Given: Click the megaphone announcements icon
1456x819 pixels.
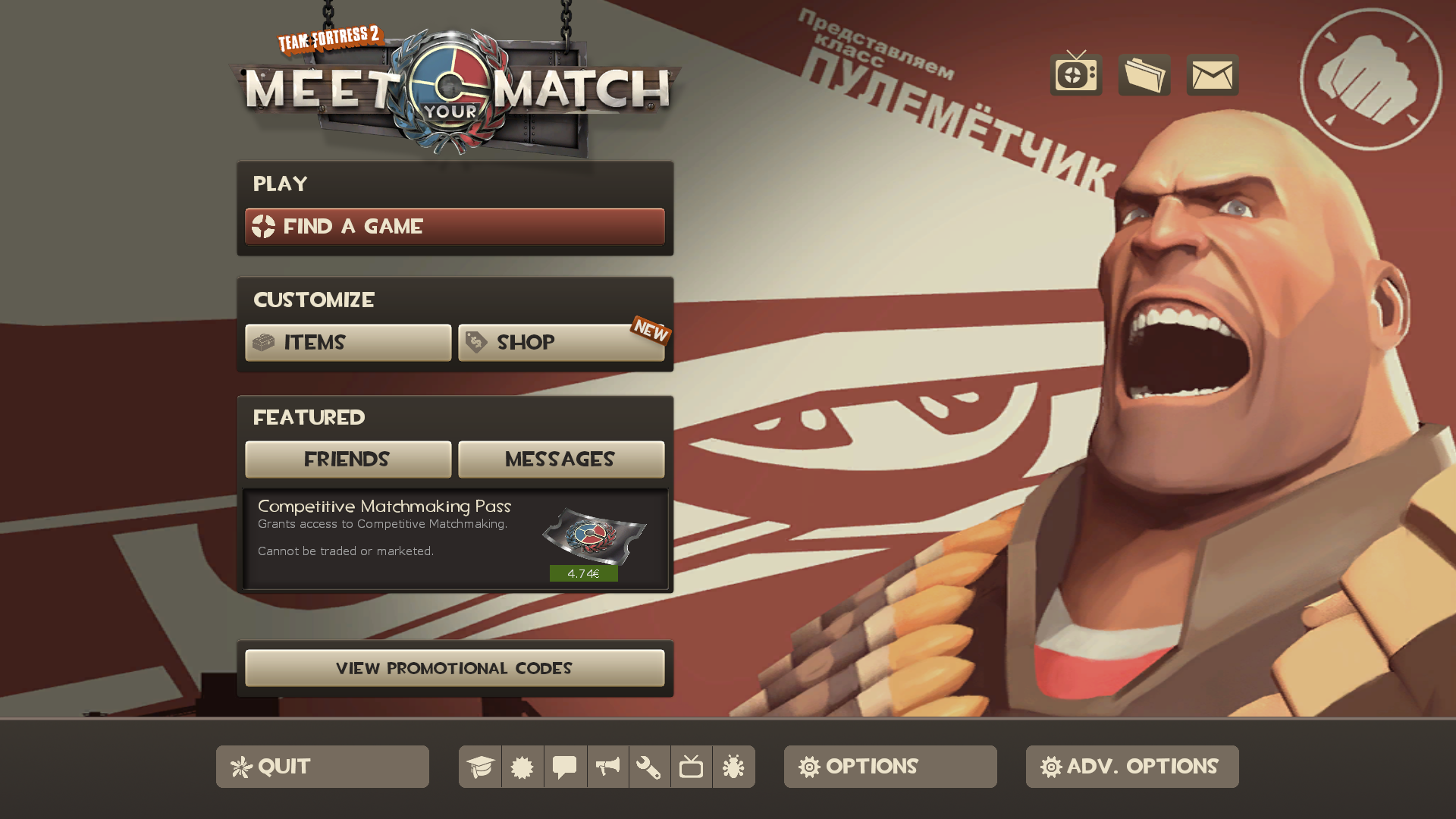Looking at the screenshot, I should pyautogui.click(x=607, y=767).
